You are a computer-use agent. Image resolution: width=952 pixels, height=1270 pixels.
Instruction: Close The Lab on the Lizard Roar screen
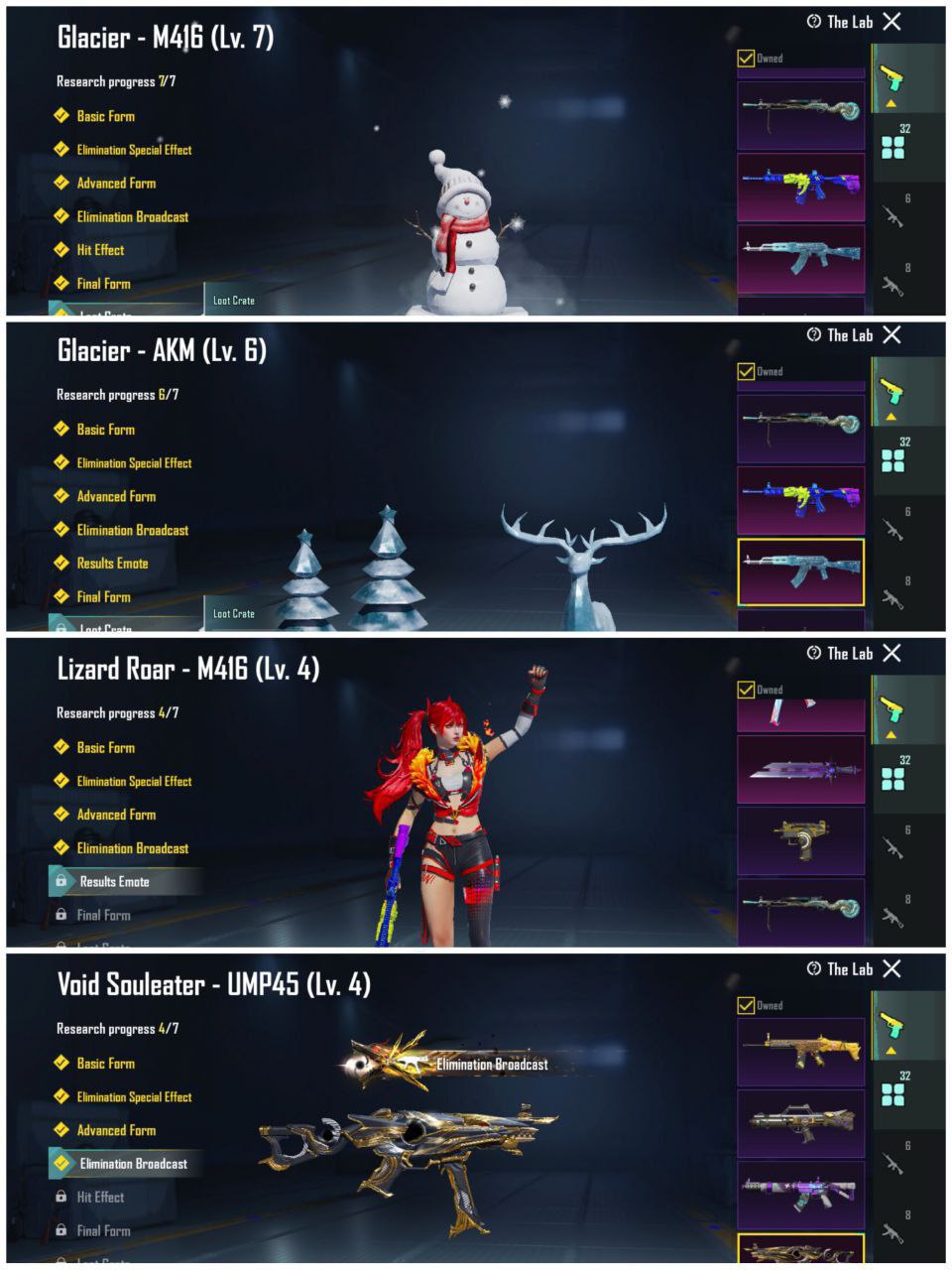click(x=892, y=653)
